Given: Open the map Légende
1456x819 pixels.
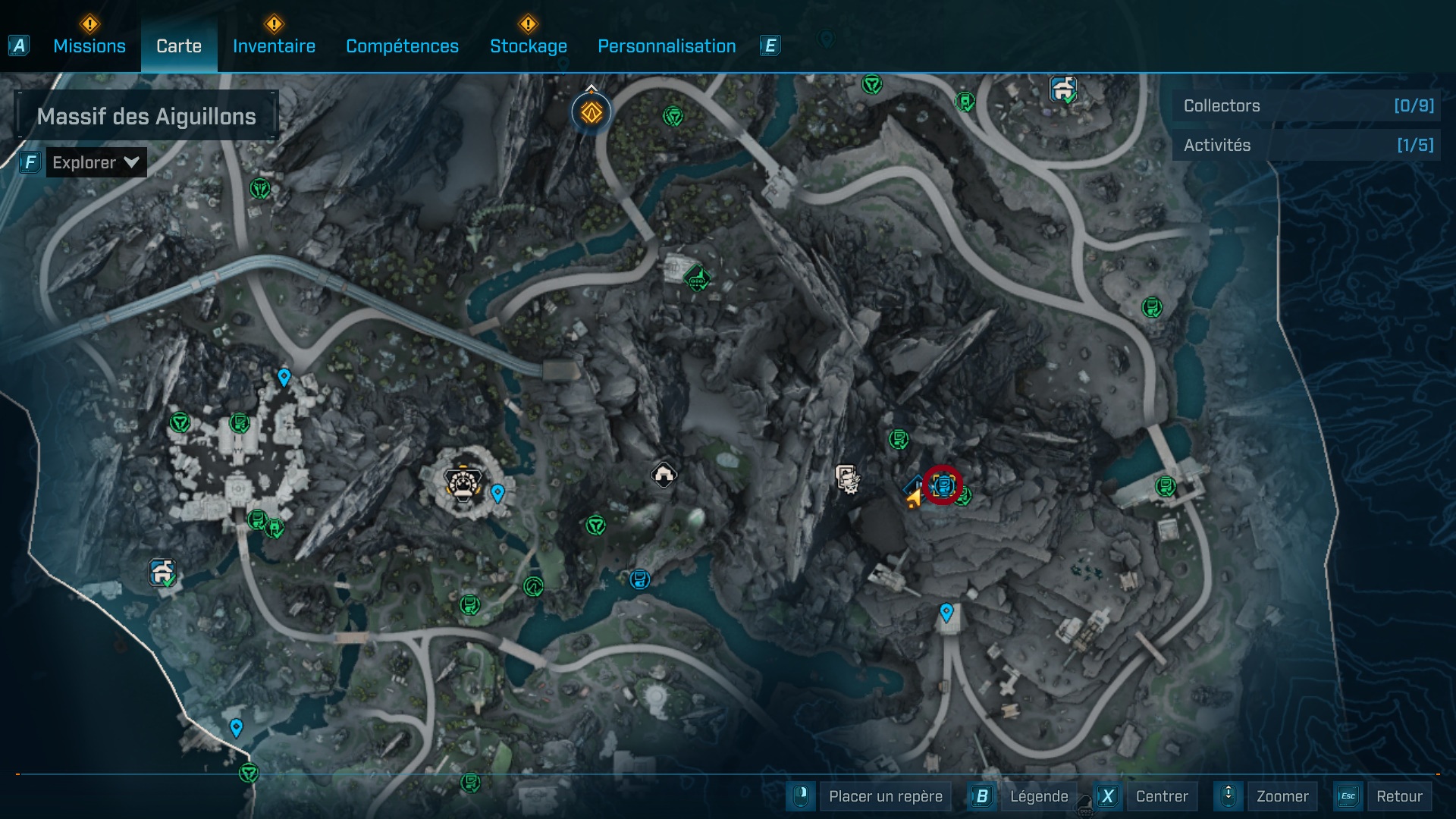Looking at the screenshot, I should (1039, 796).
